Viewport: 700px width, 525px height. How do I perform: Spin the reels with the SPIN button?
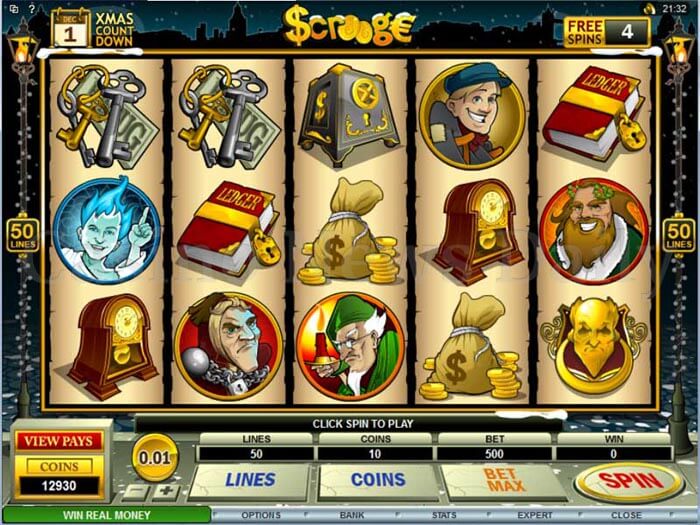point(628,482)
